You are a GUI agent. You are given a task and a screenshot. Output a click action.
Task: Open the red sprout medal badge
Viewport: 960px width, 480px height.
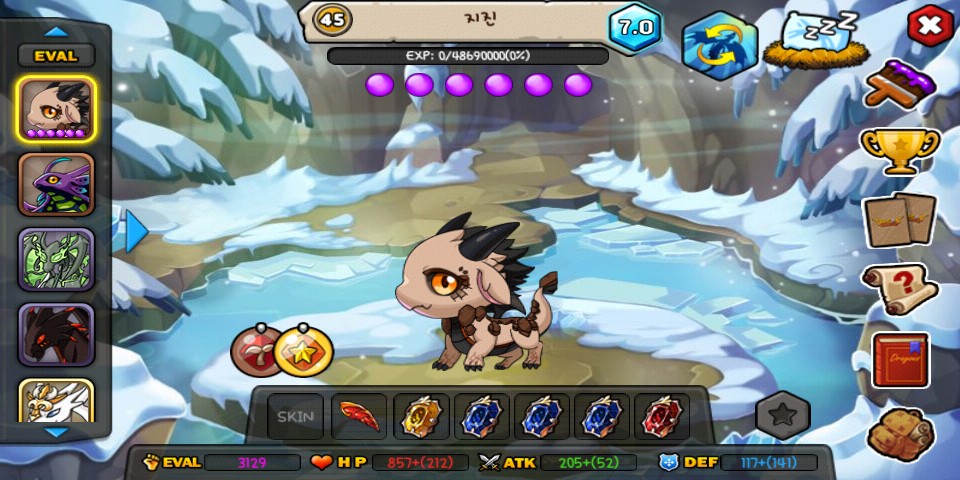point(255,350)
